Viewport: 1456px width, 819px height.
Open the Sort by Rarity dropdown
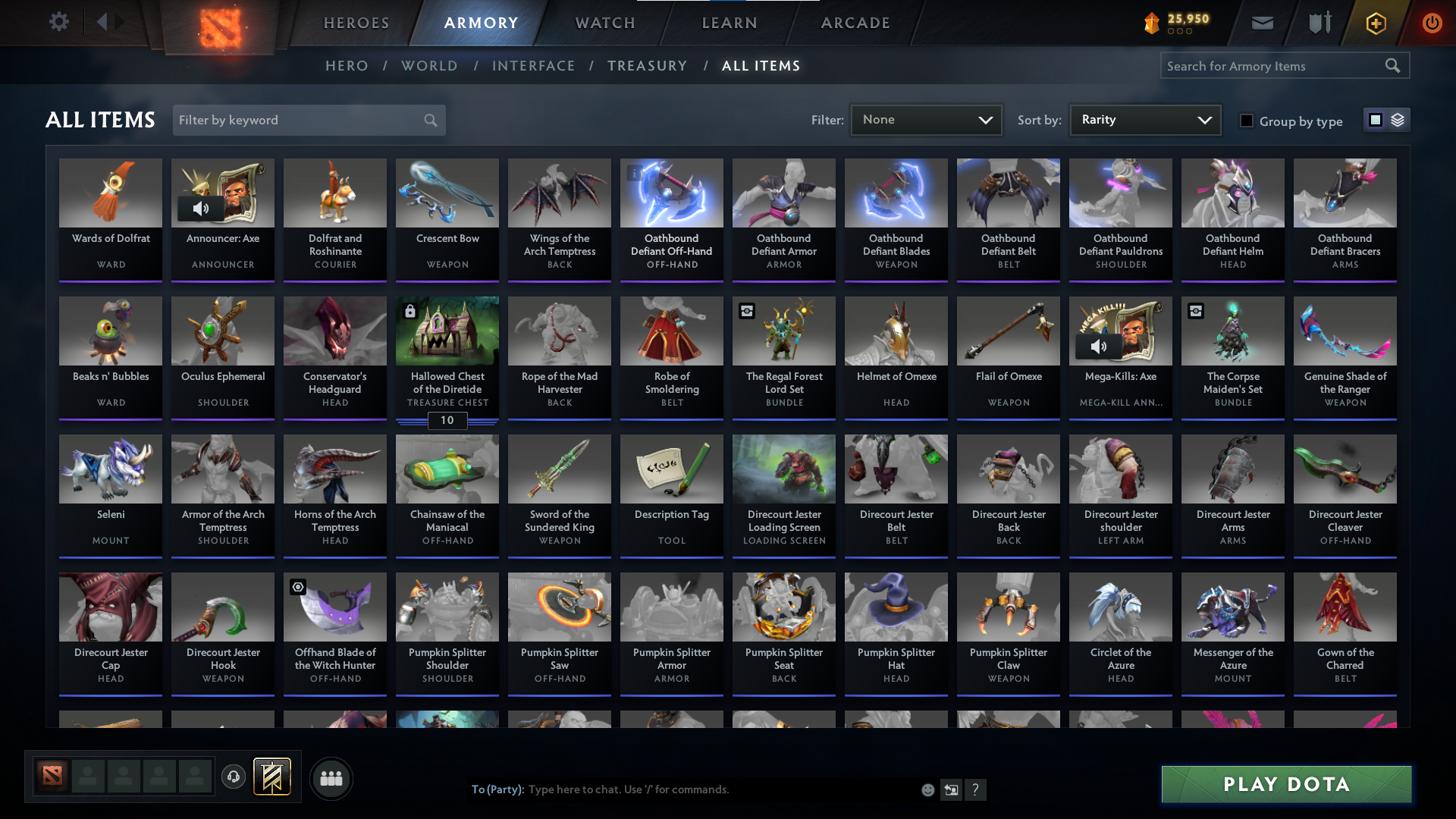[x=1144, y=120]
